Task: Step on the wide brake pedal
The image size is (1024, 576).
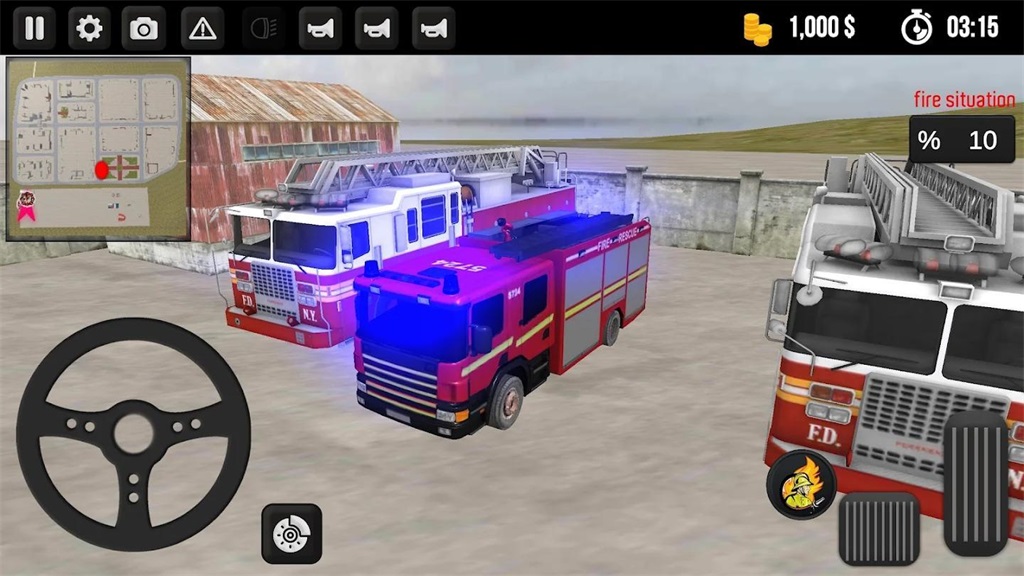Action: (878, 528)
